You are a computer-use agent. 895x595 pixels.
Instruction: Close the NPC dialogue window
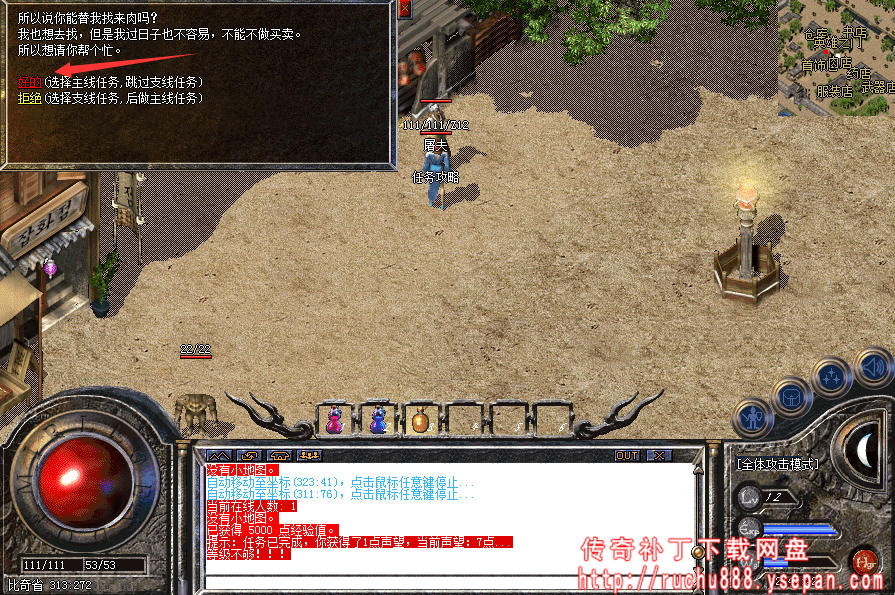point(404,9)
